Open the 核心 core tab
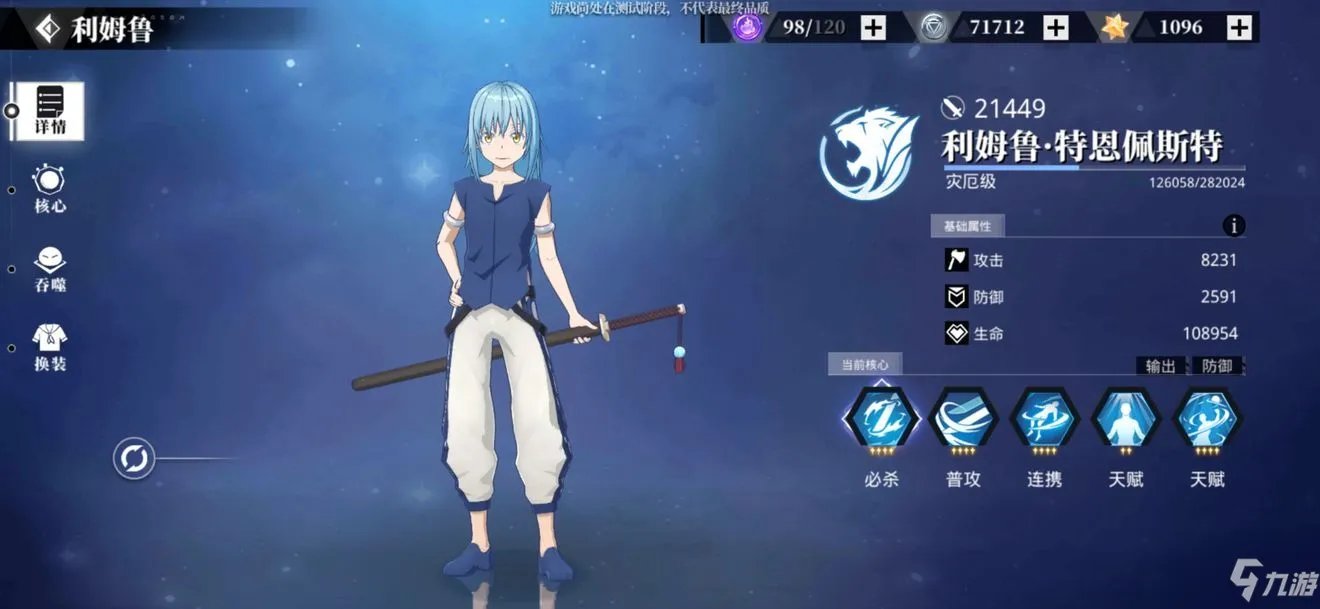Image resolution: width=1320 pixels, height=609 pixels. (49, 189)
